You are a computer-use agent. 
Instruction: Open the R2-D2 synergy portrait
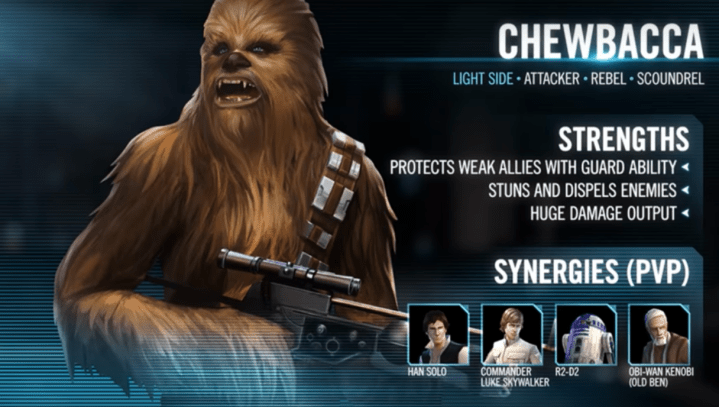(585, 335)
